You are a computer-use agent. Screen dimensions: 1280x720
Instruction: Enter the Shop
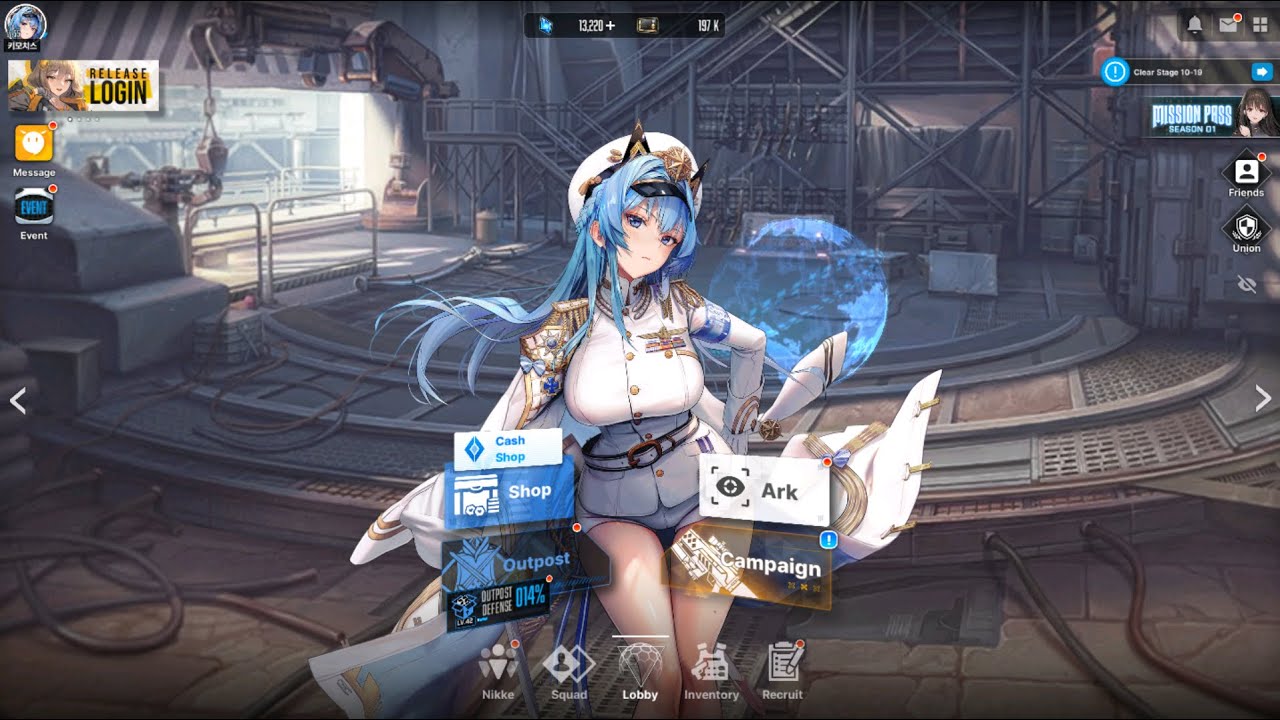[x=510, y=492]
